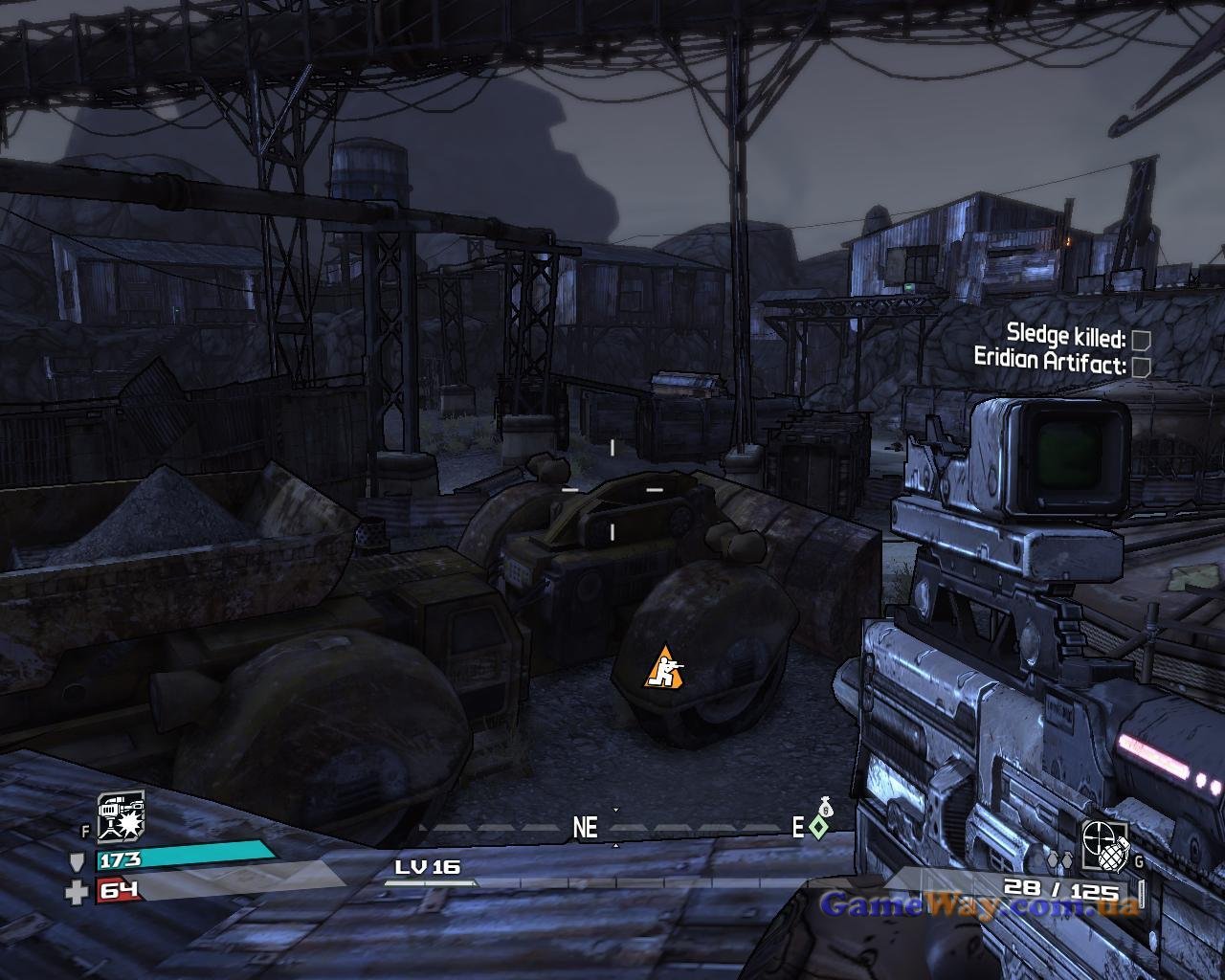
Task: Open the GameWay.com.ua watermark link
Action: click(x=979, y=903)
